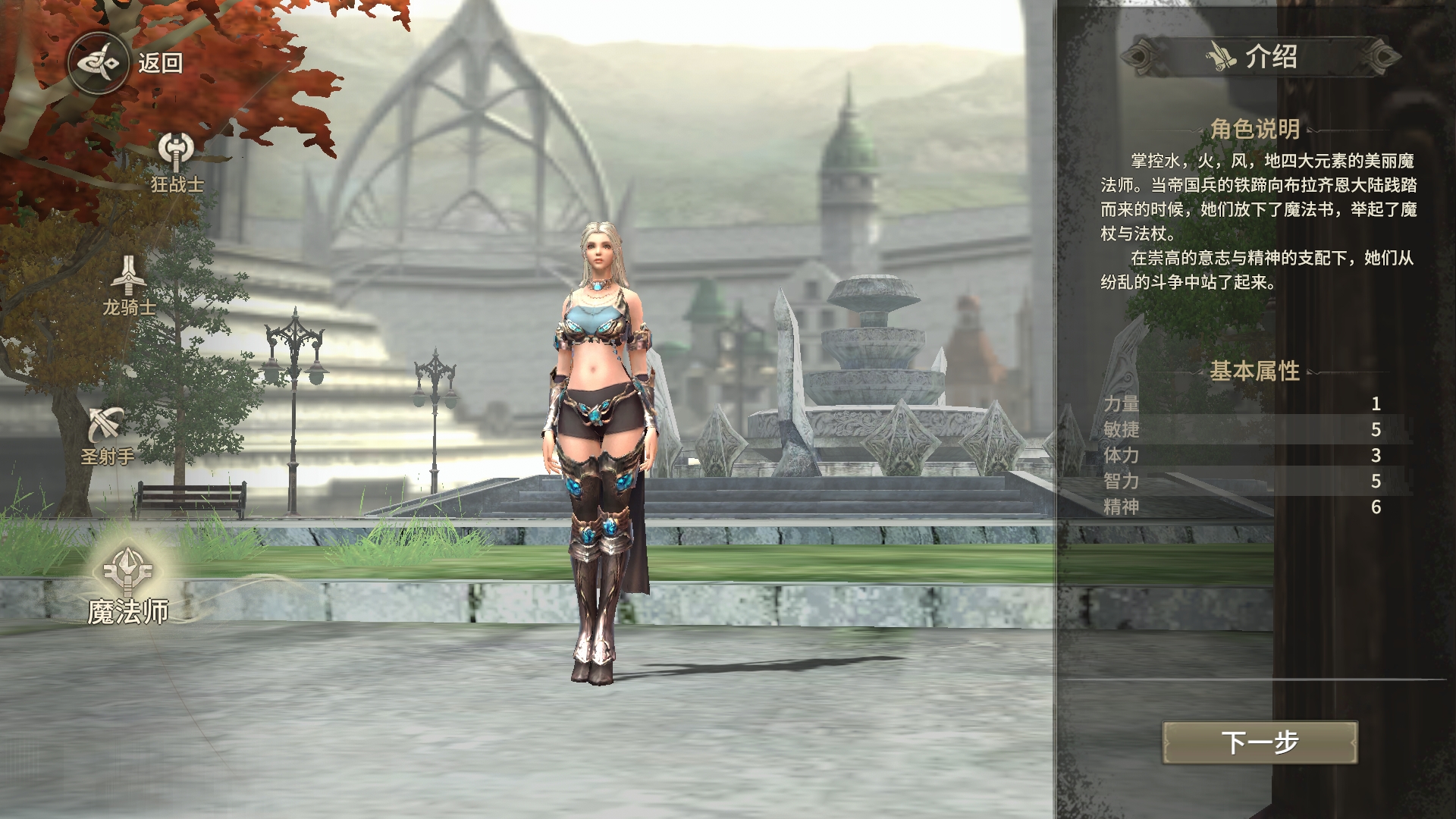The height and width of the screenshot is (819, 1456).
Task: Pick the 圣射手 archer class
Action: 107,435
